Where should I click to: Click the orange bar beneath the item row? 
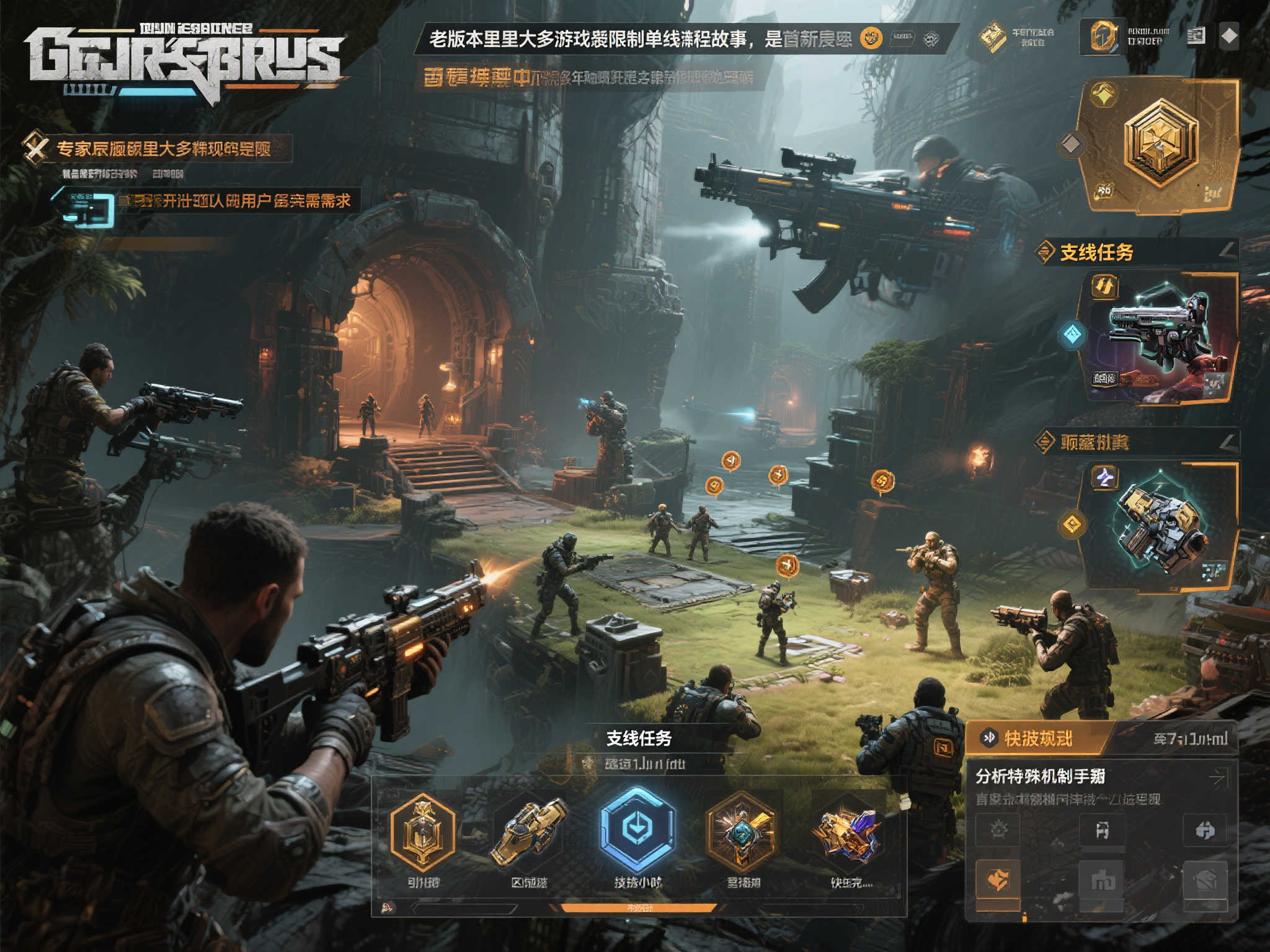pos(639,908)
